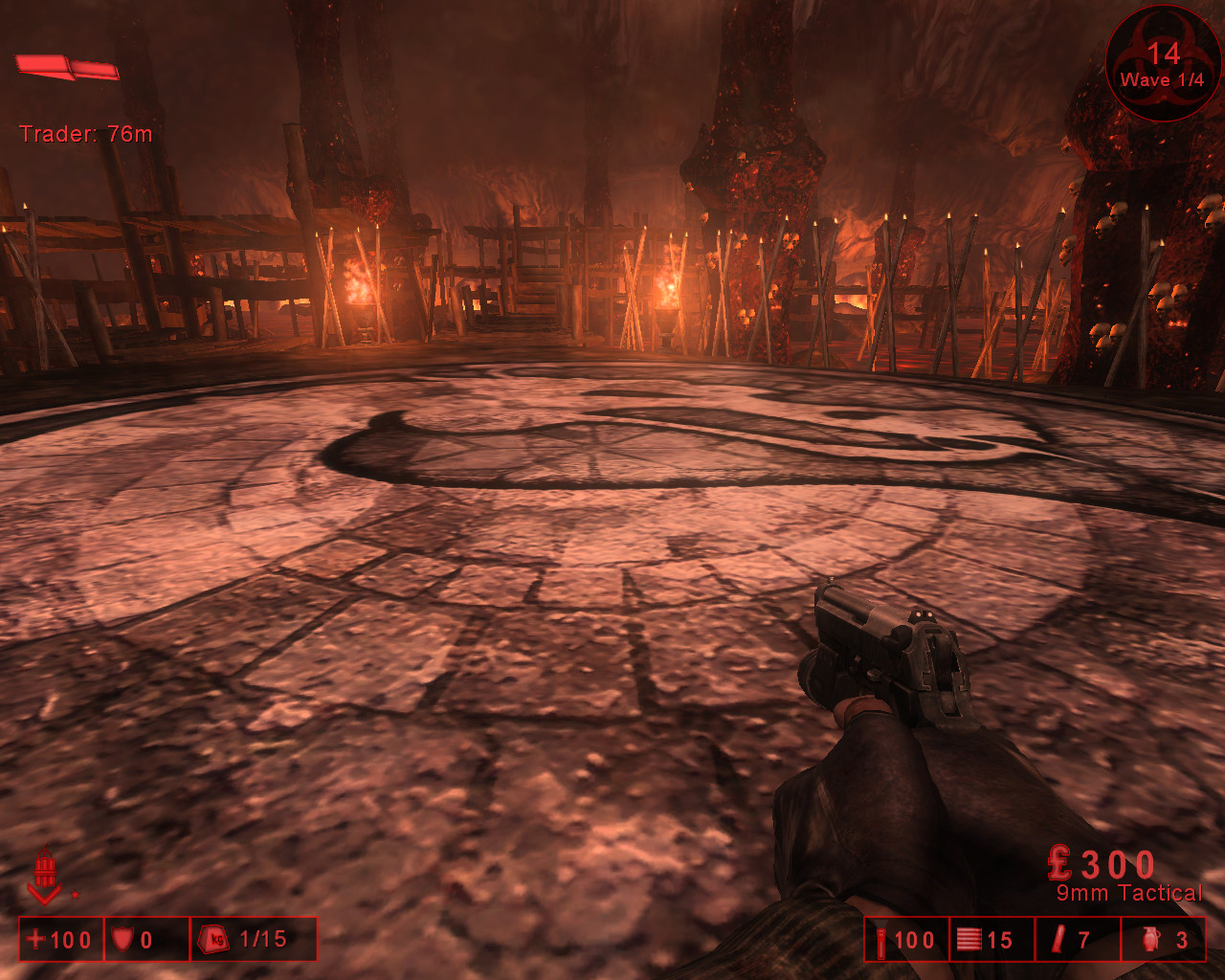Toggle the flashlight battery indicator
Screen dimensions: 1225x980
[x=881, y=940]
